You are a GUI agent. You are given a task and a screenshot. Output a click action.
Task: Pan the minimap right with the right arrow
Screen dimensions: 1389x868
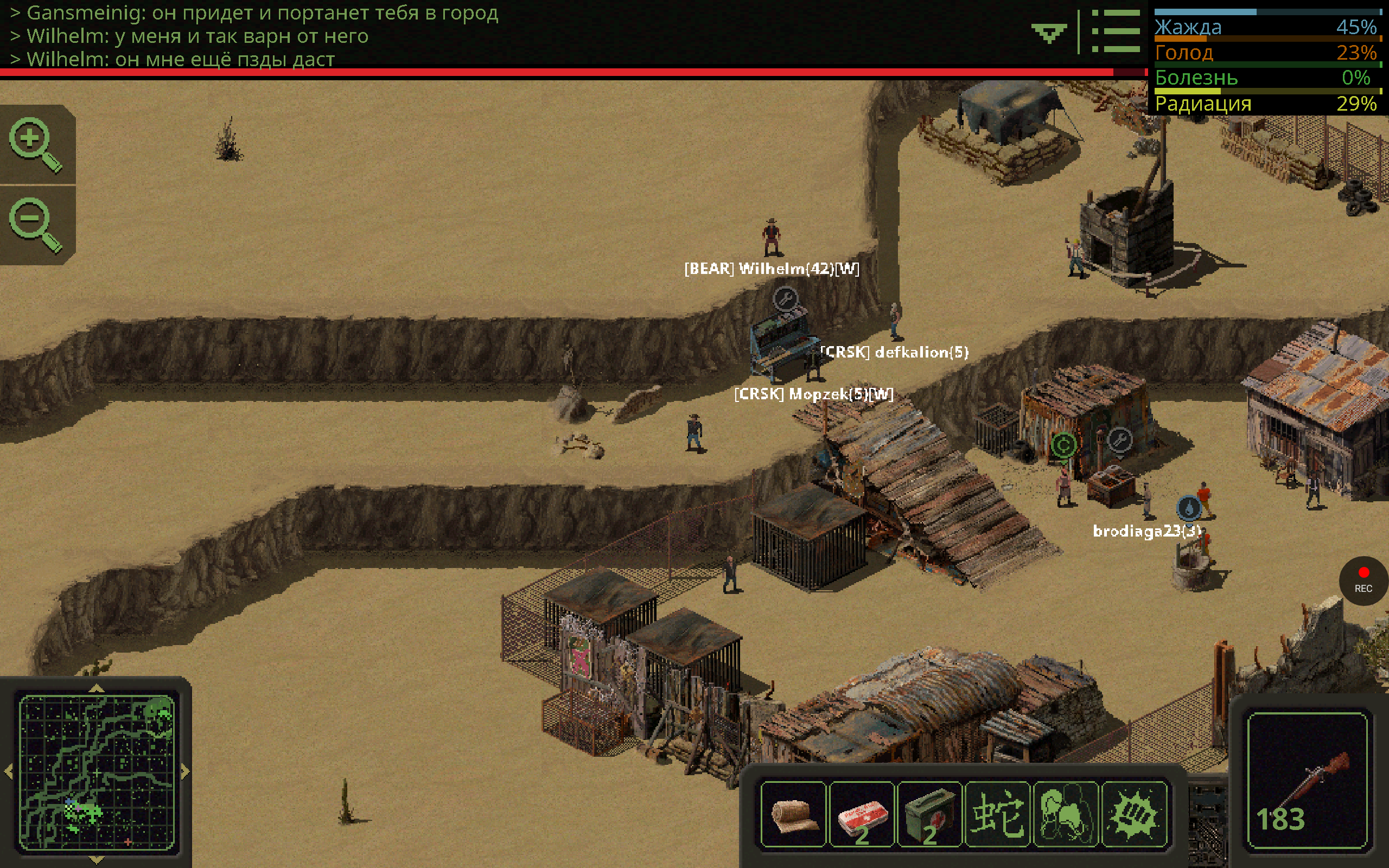click(186, 772)
